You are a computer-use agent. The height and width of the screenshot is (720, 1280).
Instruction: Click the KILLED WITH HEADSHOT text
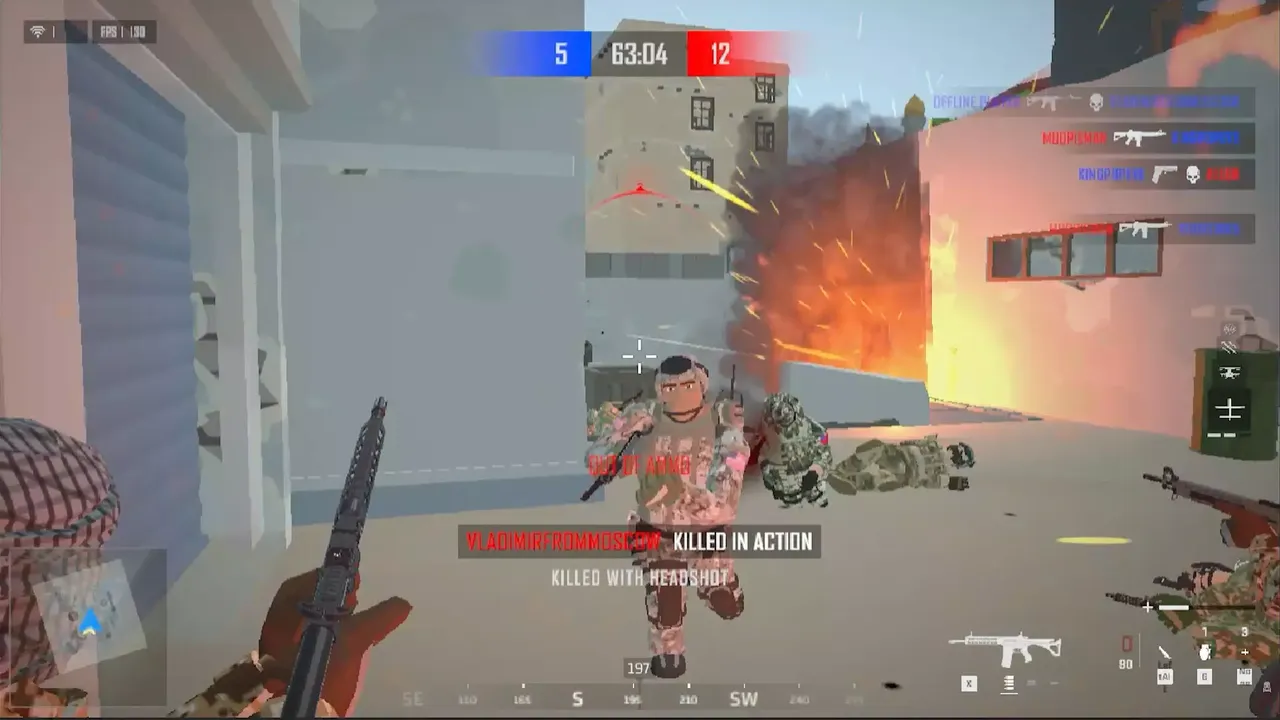pyautogui.click(x=640, y=576)
